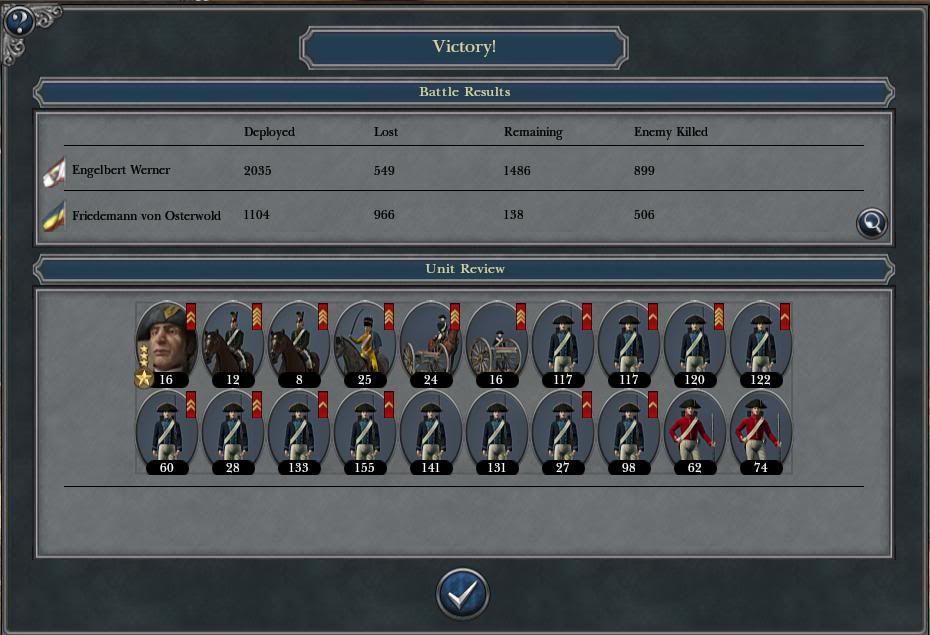
Task: Pick the red-coated infantry unit with 62 men
Action: [x=693, y=430]
